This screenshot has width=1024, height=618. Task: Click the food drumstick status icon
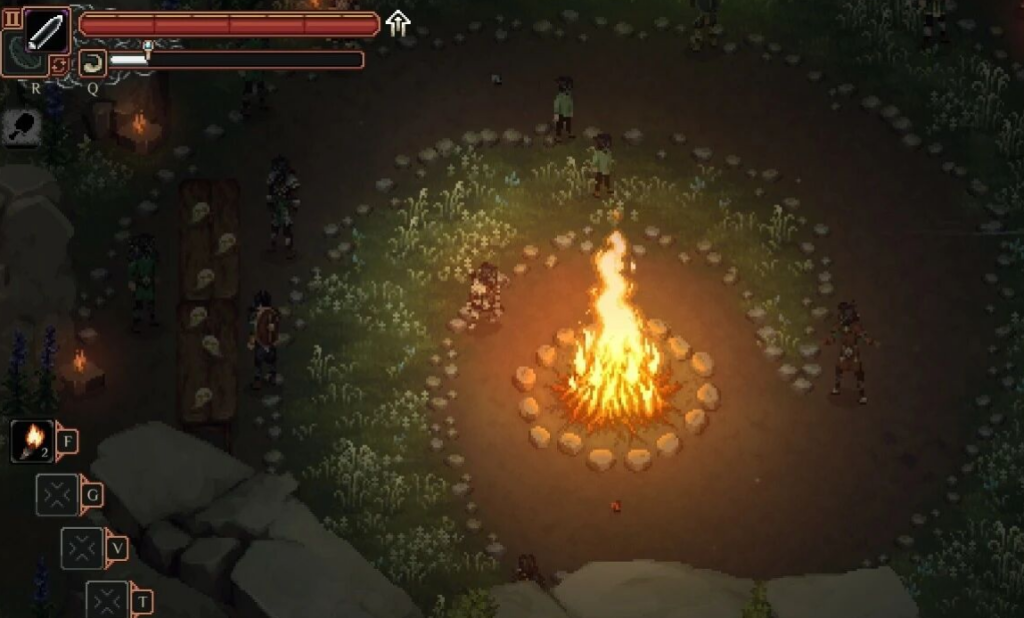click(21, 127)
